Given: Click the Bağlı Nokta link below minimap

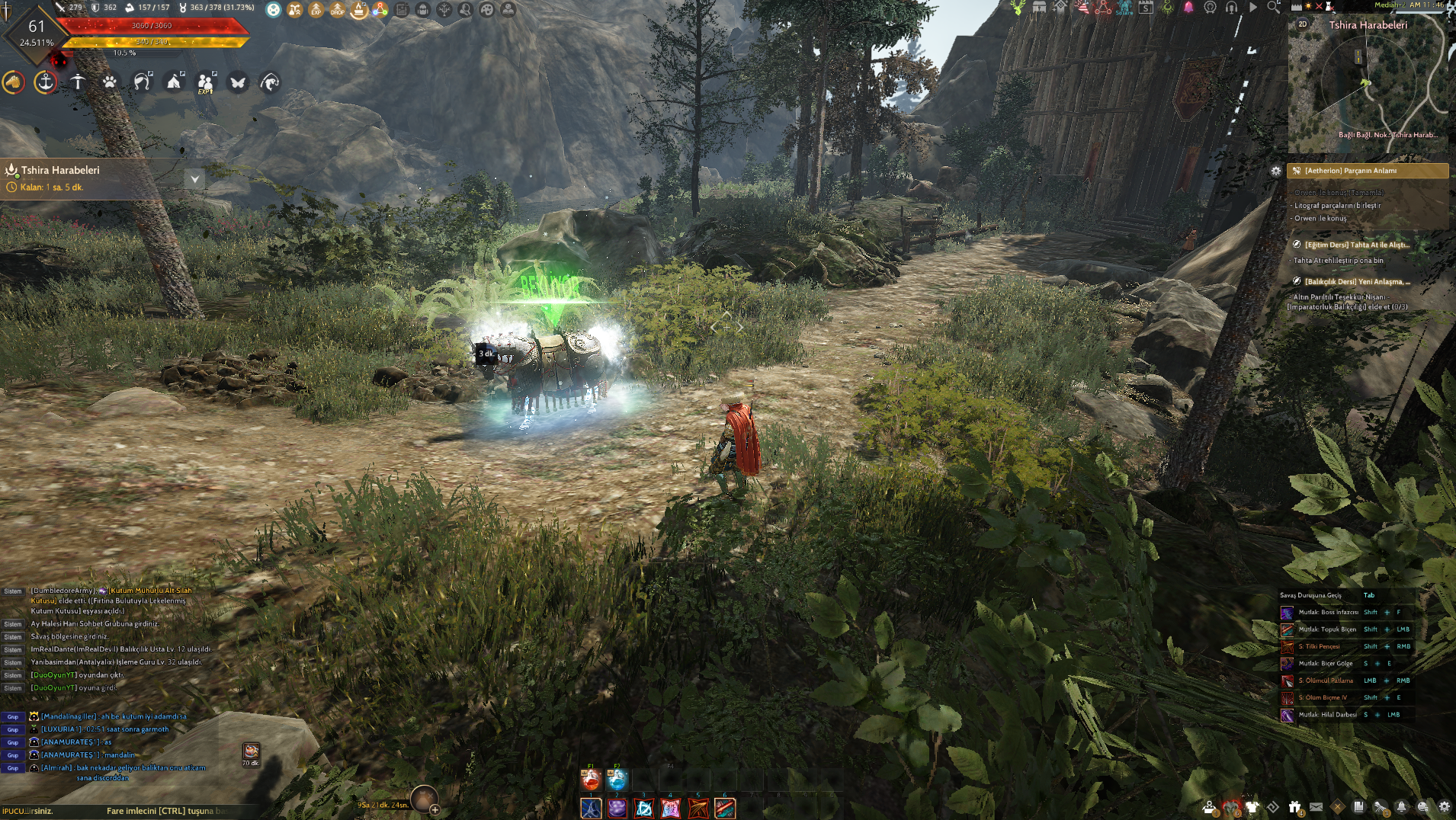Looking at the screenshot, I should (x=1389, y=135).
